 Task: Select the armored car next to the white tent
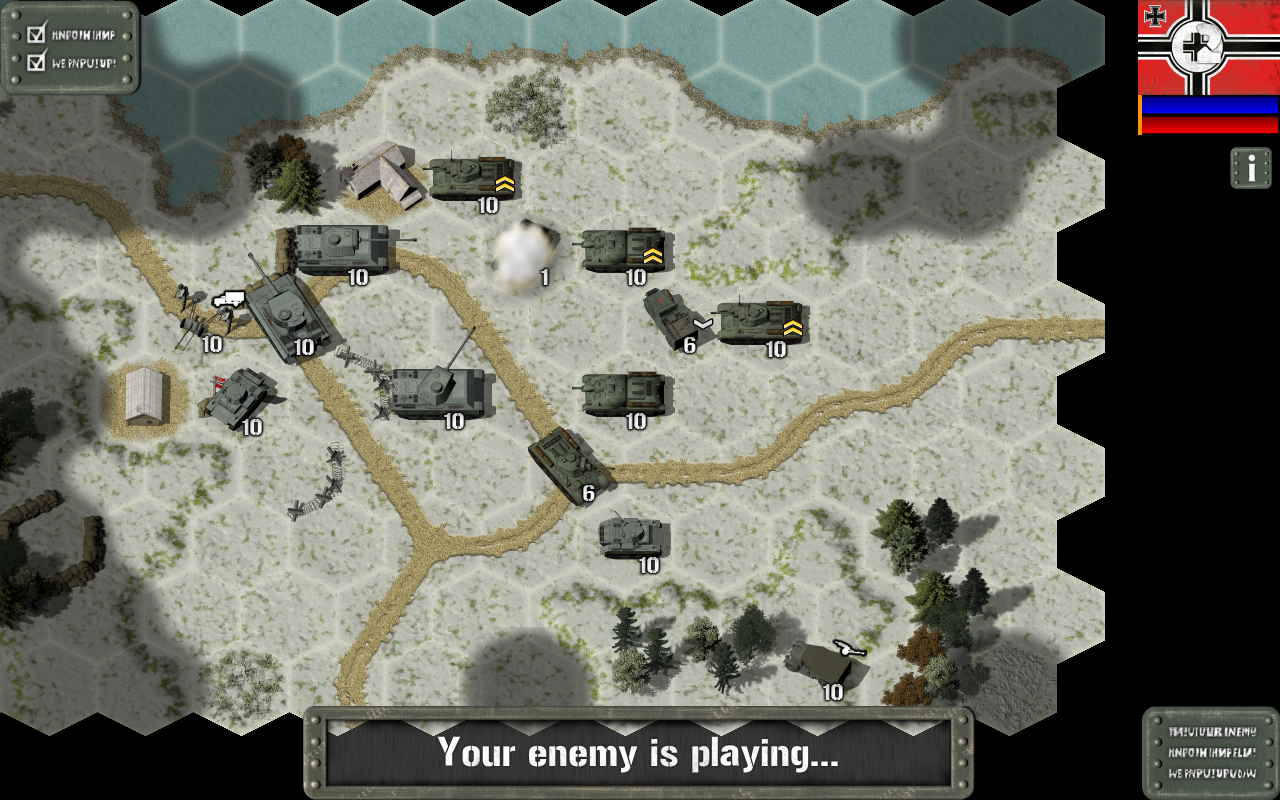[240, 397]
